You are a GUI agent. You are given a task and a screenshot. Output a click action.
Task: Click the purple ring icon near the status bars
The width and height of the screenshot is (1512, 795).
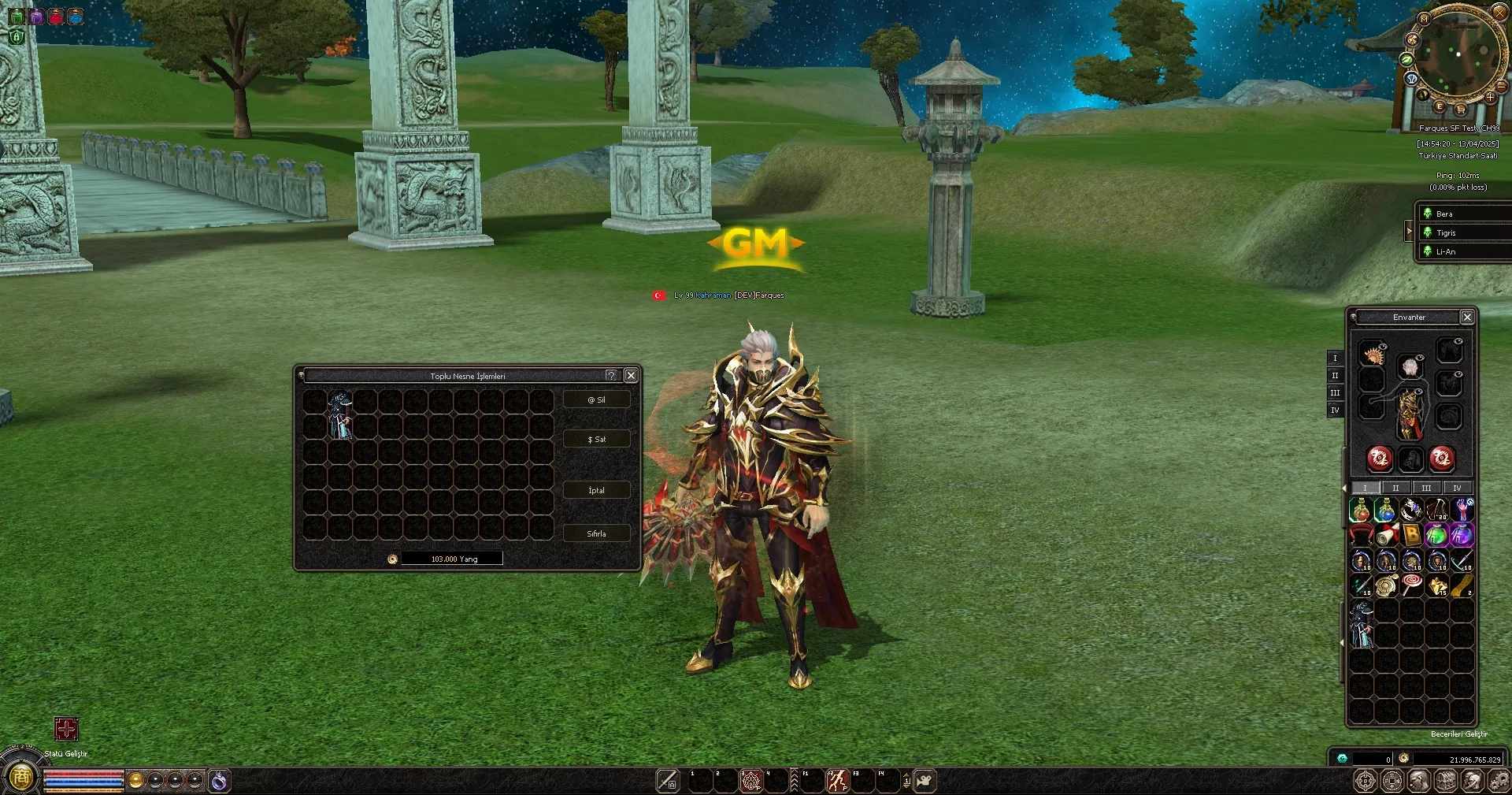pyautogui.click(x=220, y=781)
